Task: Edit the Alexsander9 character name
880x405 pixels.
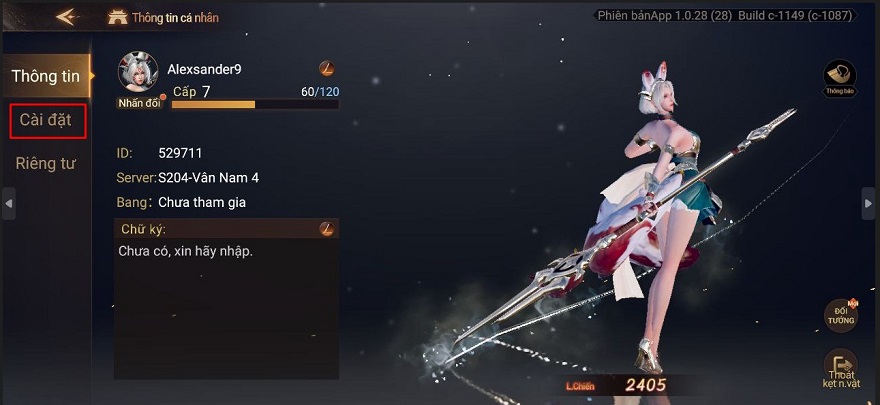Action: tap(326, 69)
